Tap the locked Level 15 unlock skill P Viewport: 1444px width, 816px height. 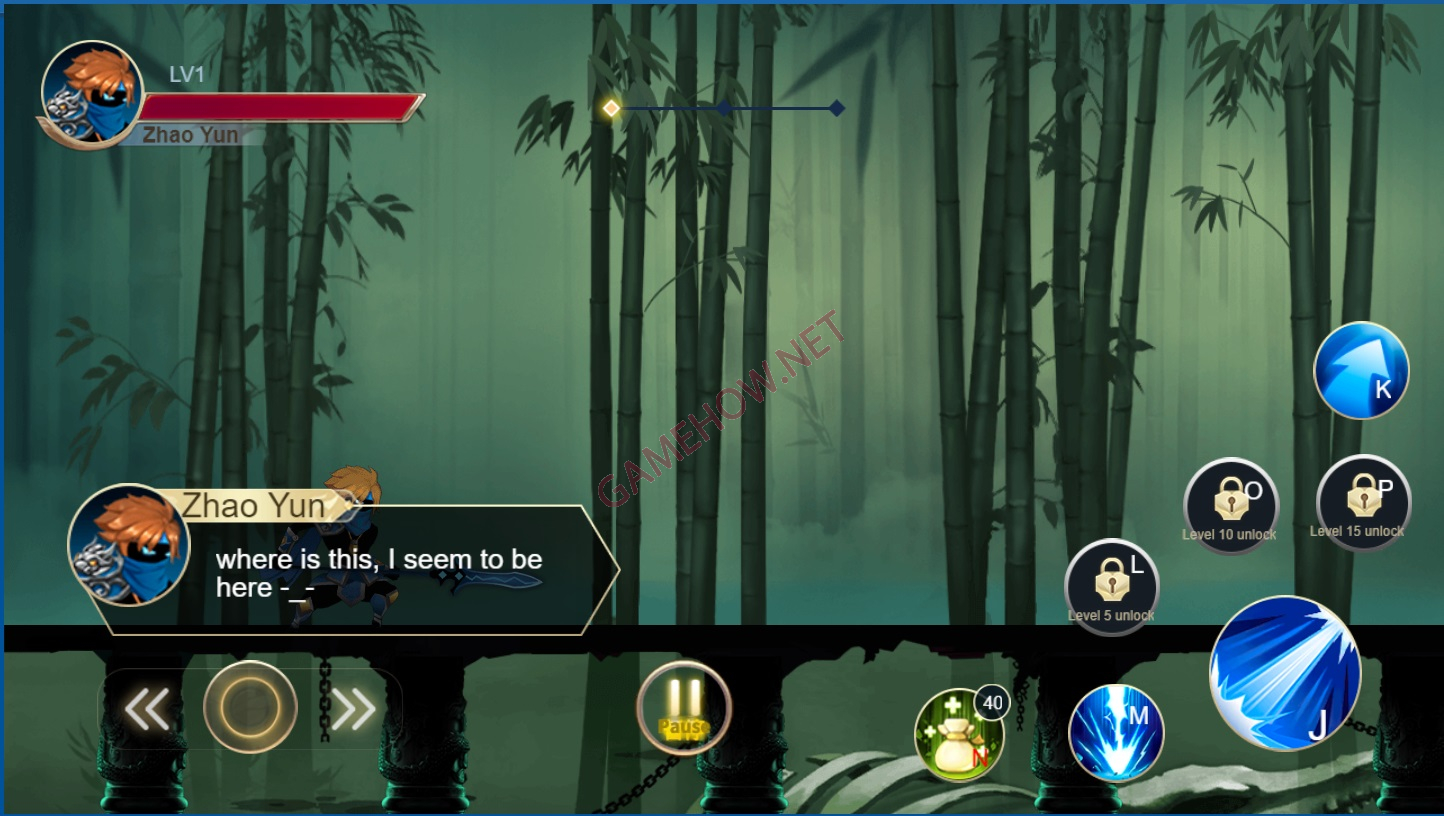click(x=1363, y=500)
